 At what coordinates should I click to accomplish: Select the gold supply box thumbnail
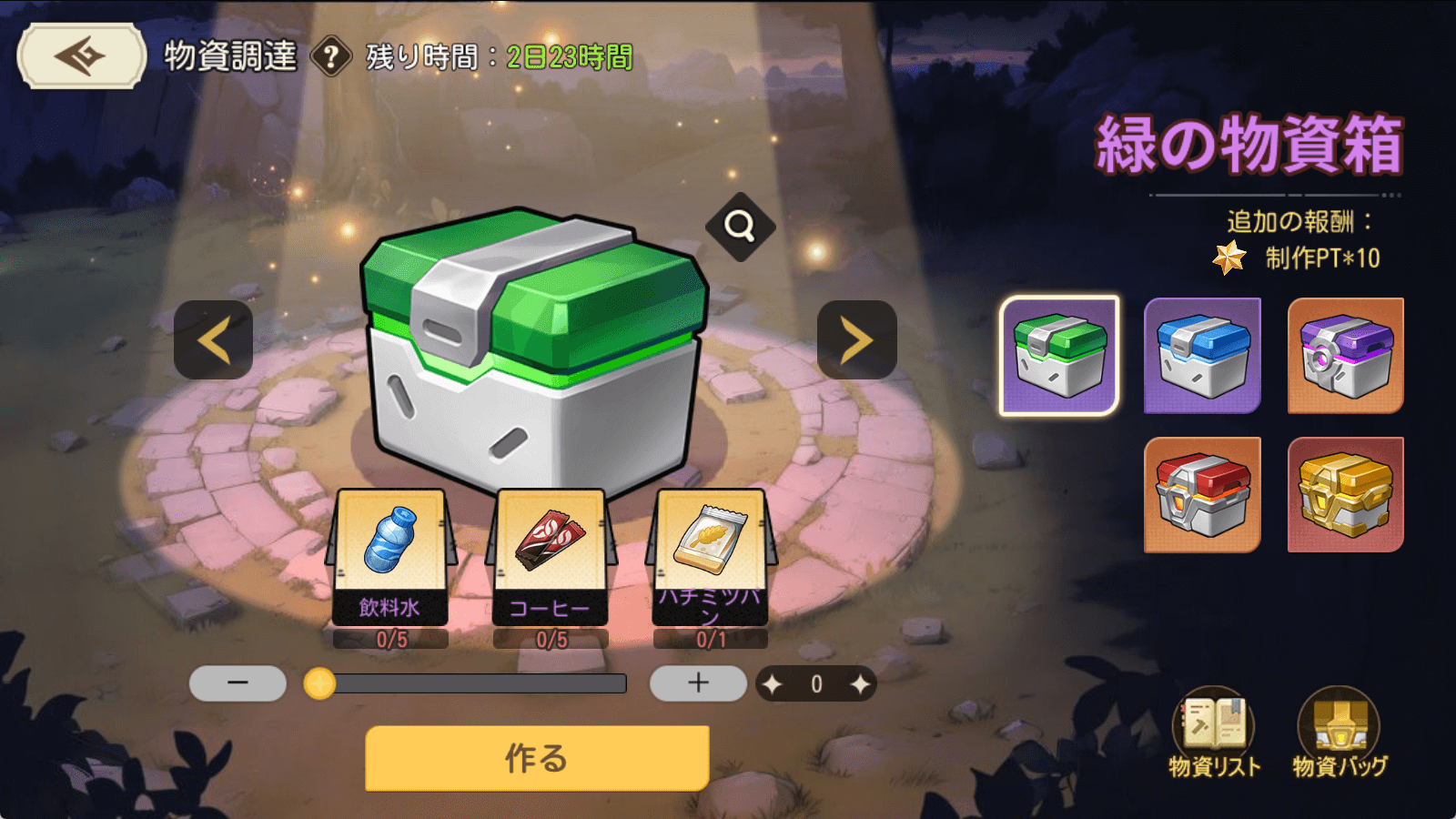coord(1345,495)
